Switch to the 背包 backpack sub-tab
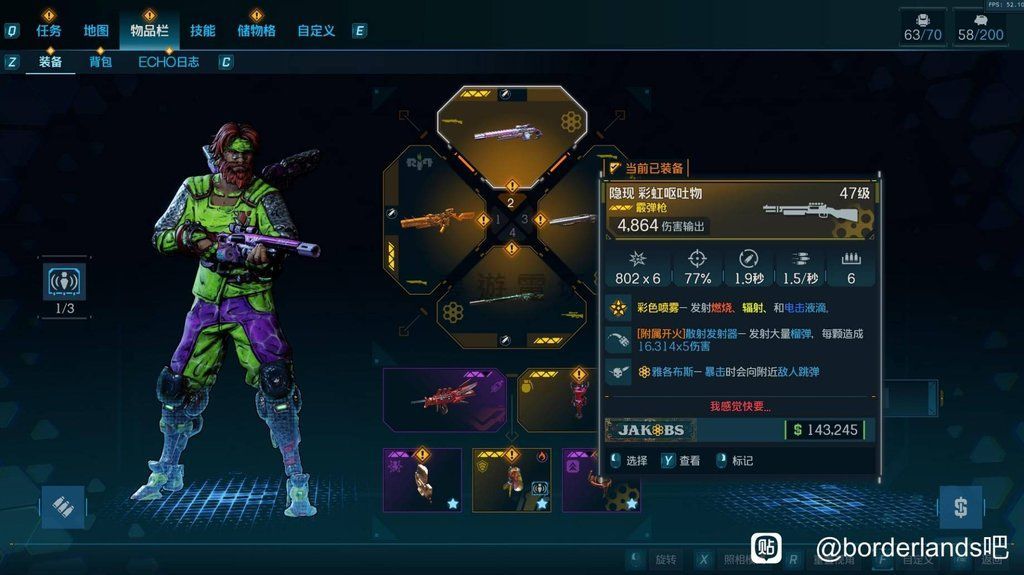 click(100, 62)
